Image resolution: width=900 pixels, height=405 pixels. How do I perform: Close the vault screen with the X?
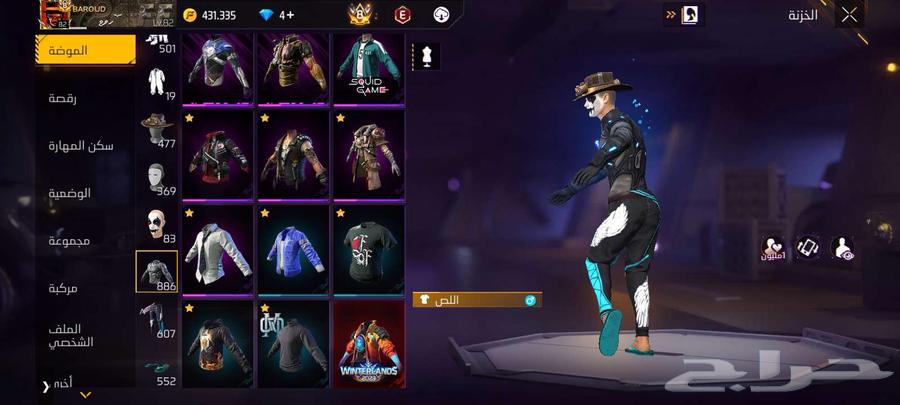pos(849,14)
